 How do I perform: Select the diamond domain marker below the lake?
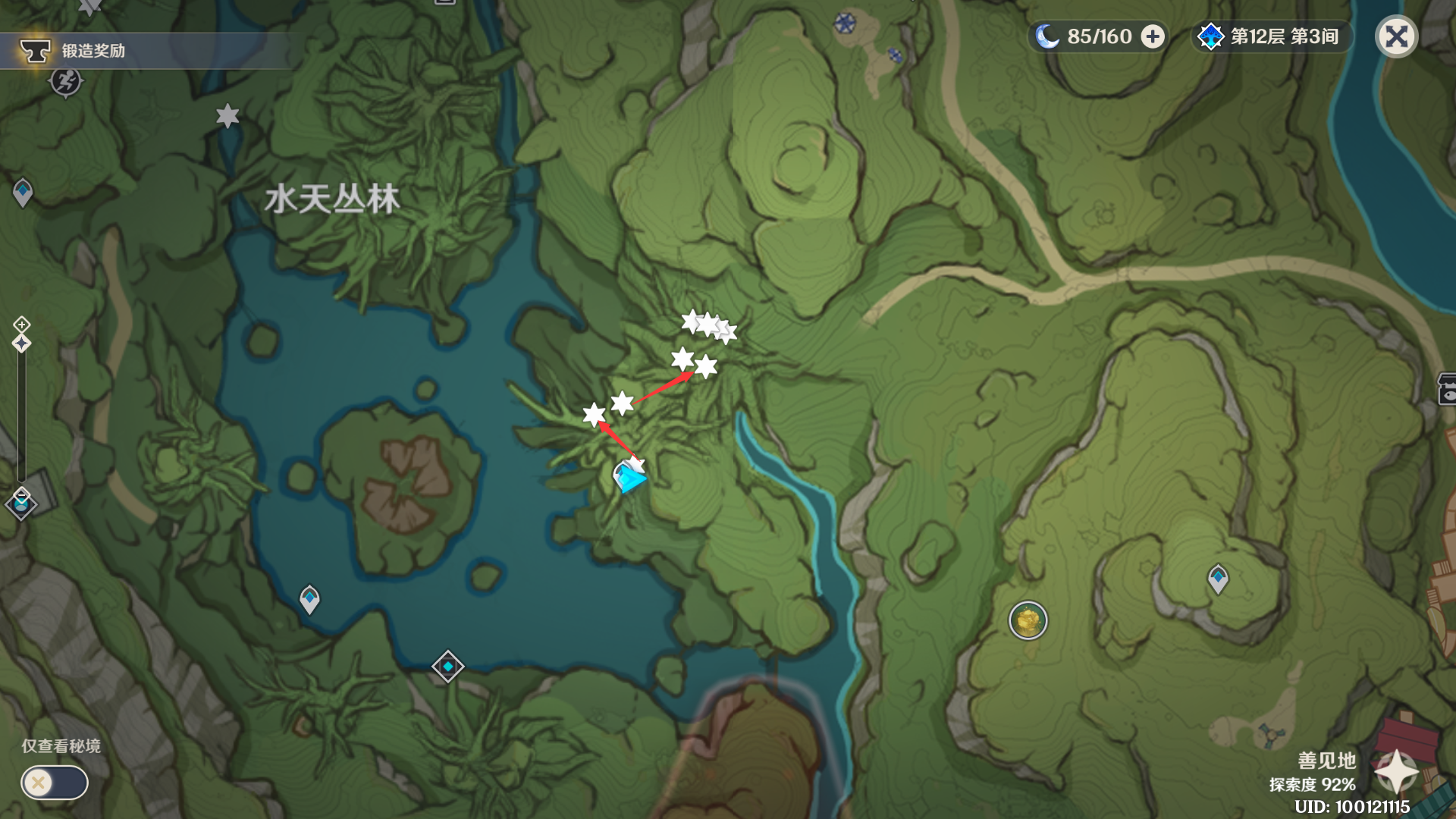tap(447, 666)
